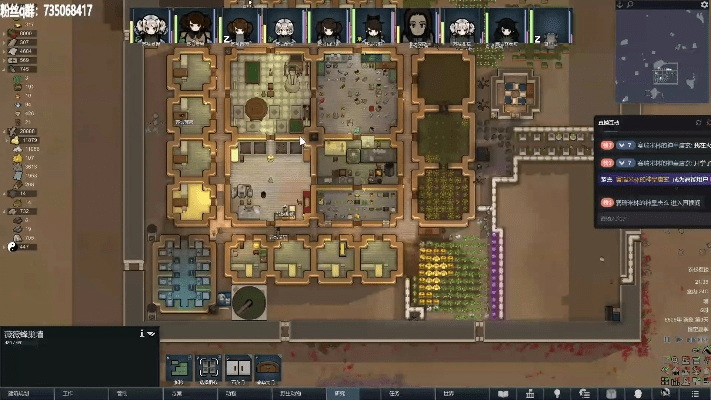Open the book icon in bottom bar
Image resolution: width=711 pixels, height=400 pixels.
[502, 393]
